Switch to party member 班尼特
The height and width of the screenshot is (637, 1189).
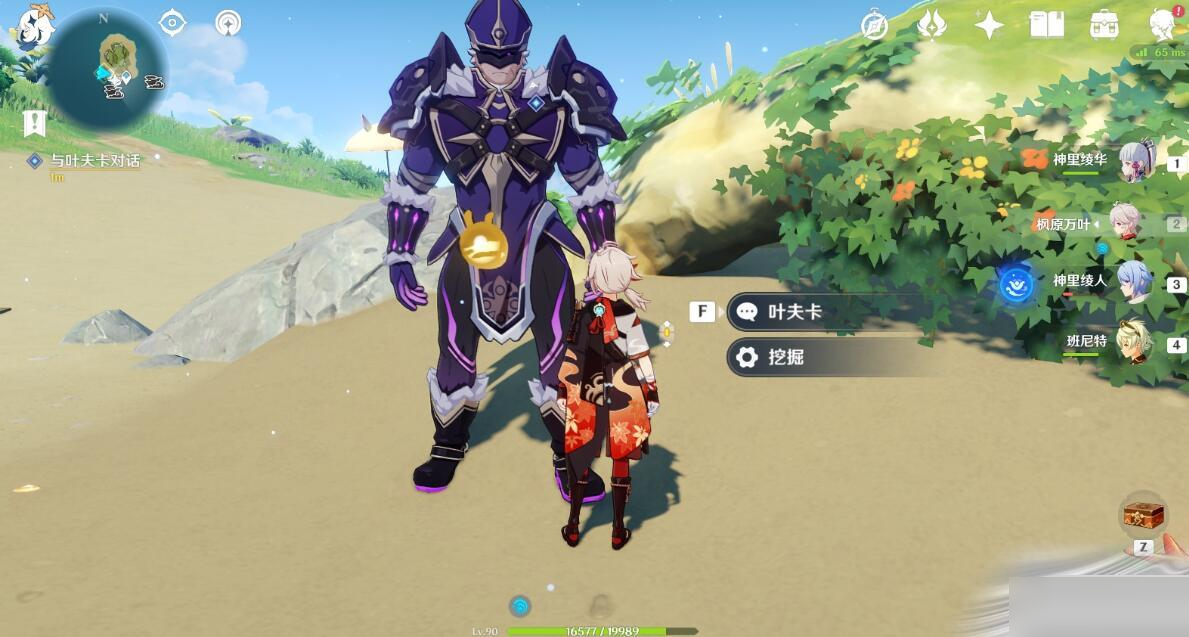click(1135, 343)
